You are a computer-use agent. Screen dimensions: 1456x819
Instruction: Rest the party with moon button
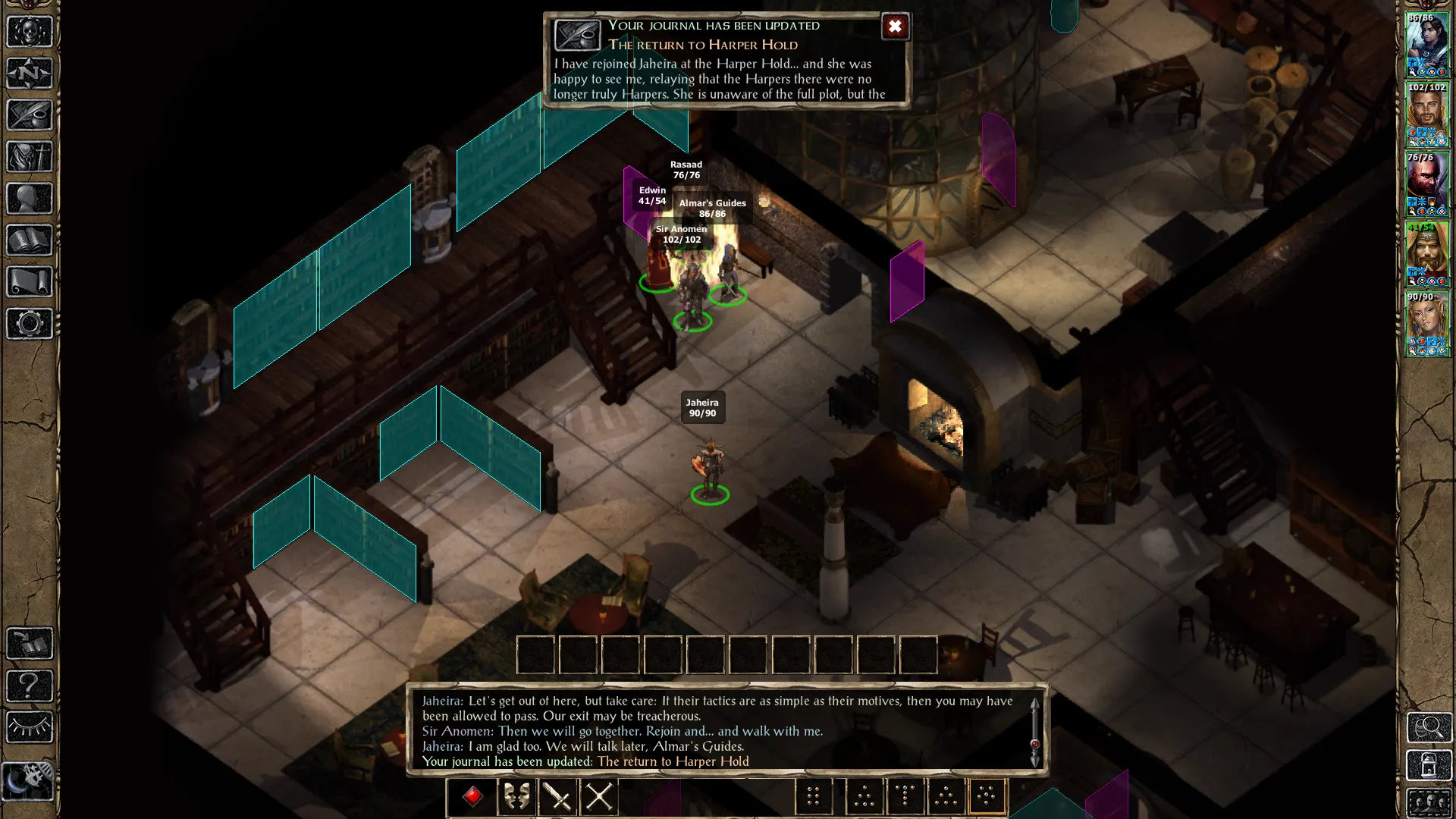[30, 780]
